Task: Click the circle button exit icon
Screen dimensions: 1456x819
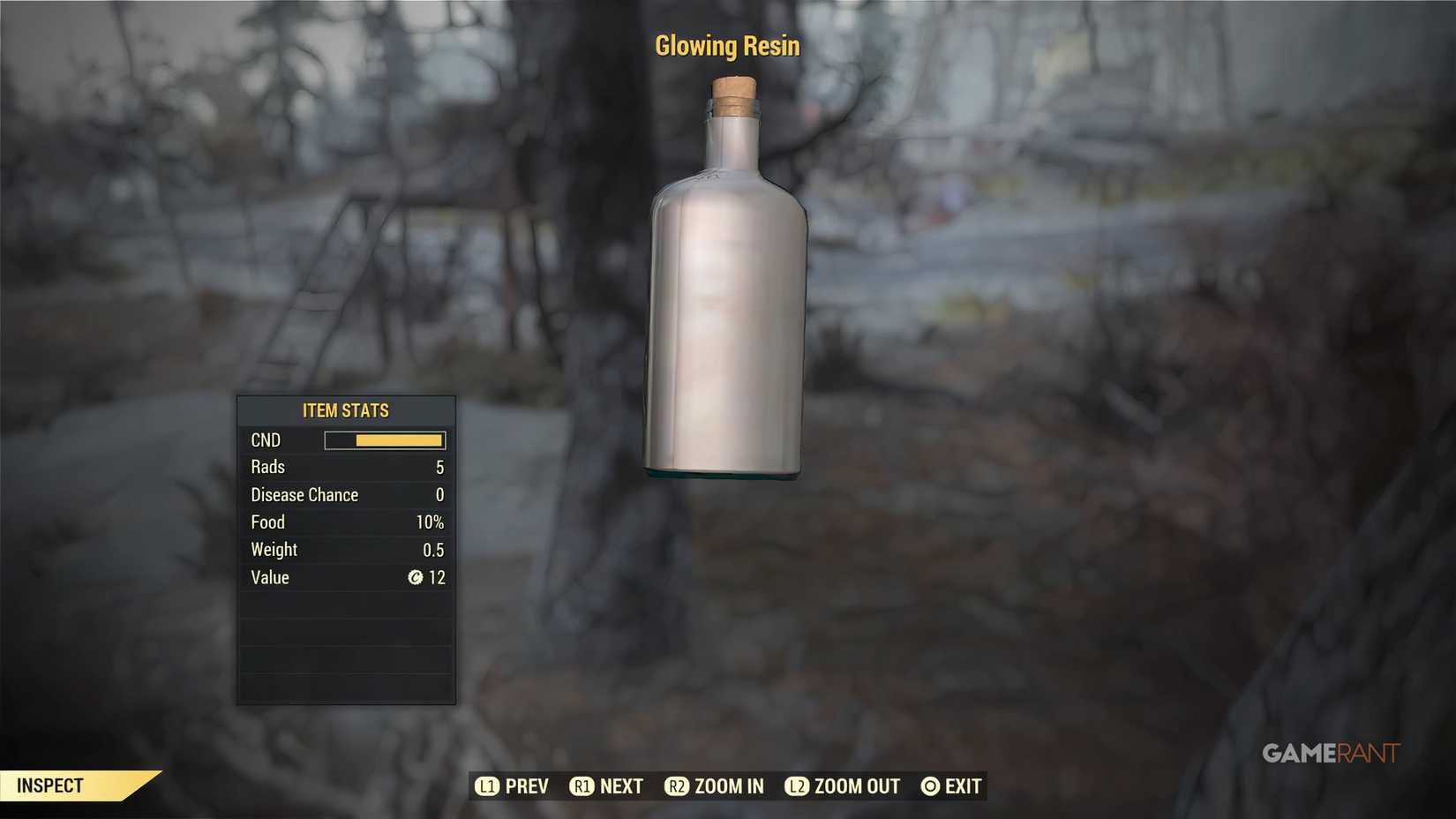Action: click(x=928, y=785)
